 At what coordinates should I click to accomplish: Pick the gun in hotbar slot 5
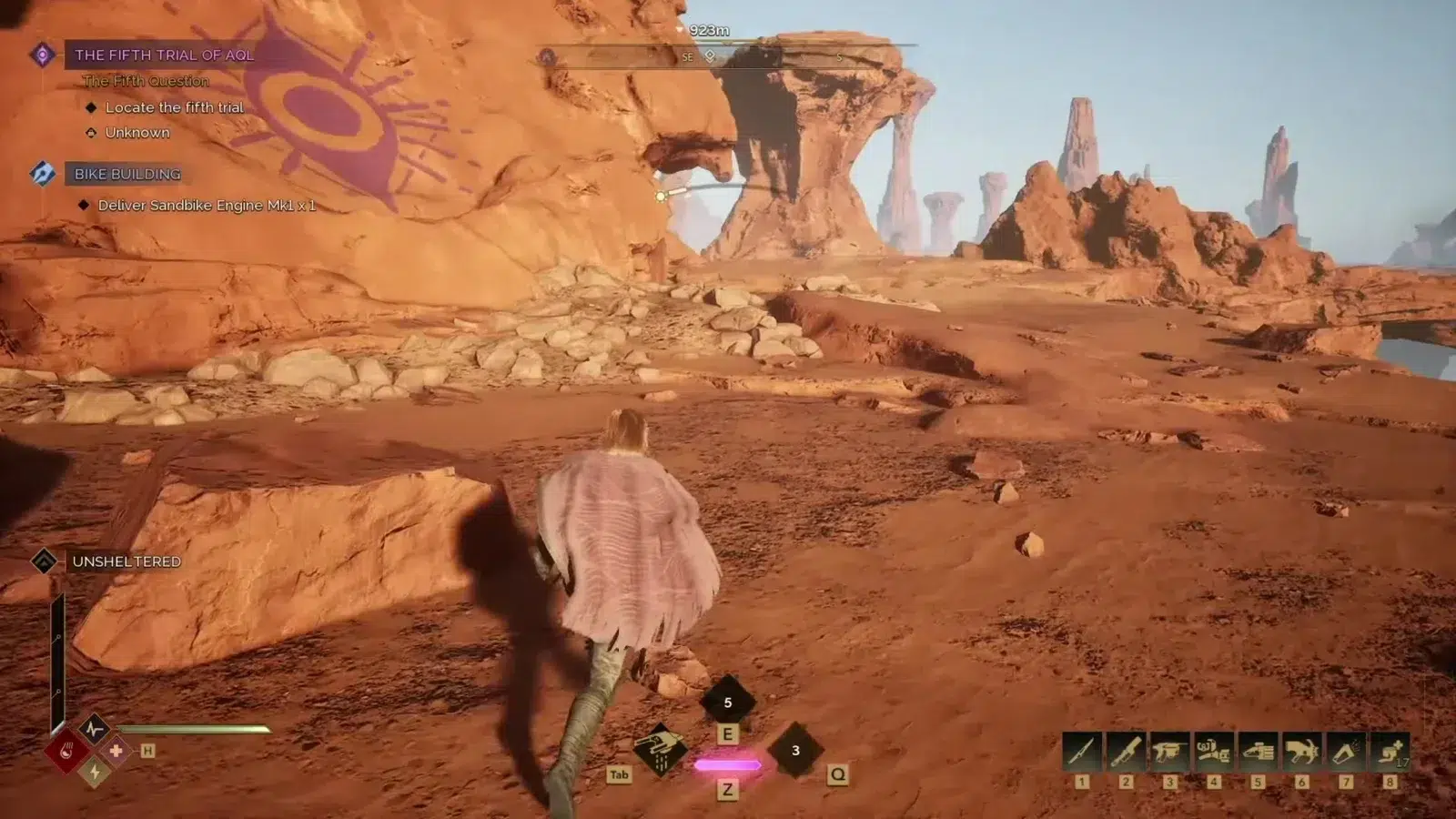click(1258, 752)
